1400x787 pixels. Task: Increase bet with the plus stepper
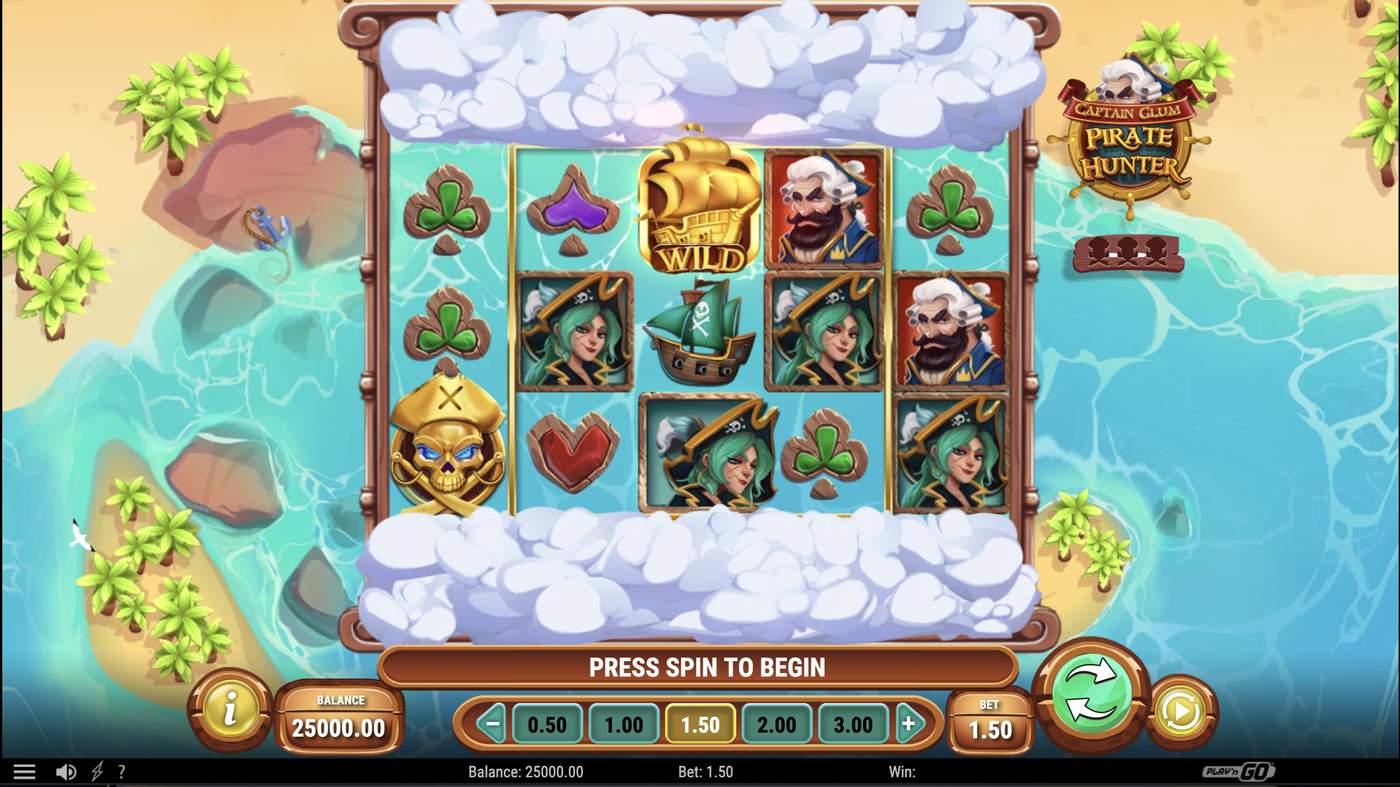(x=910, y=723)
